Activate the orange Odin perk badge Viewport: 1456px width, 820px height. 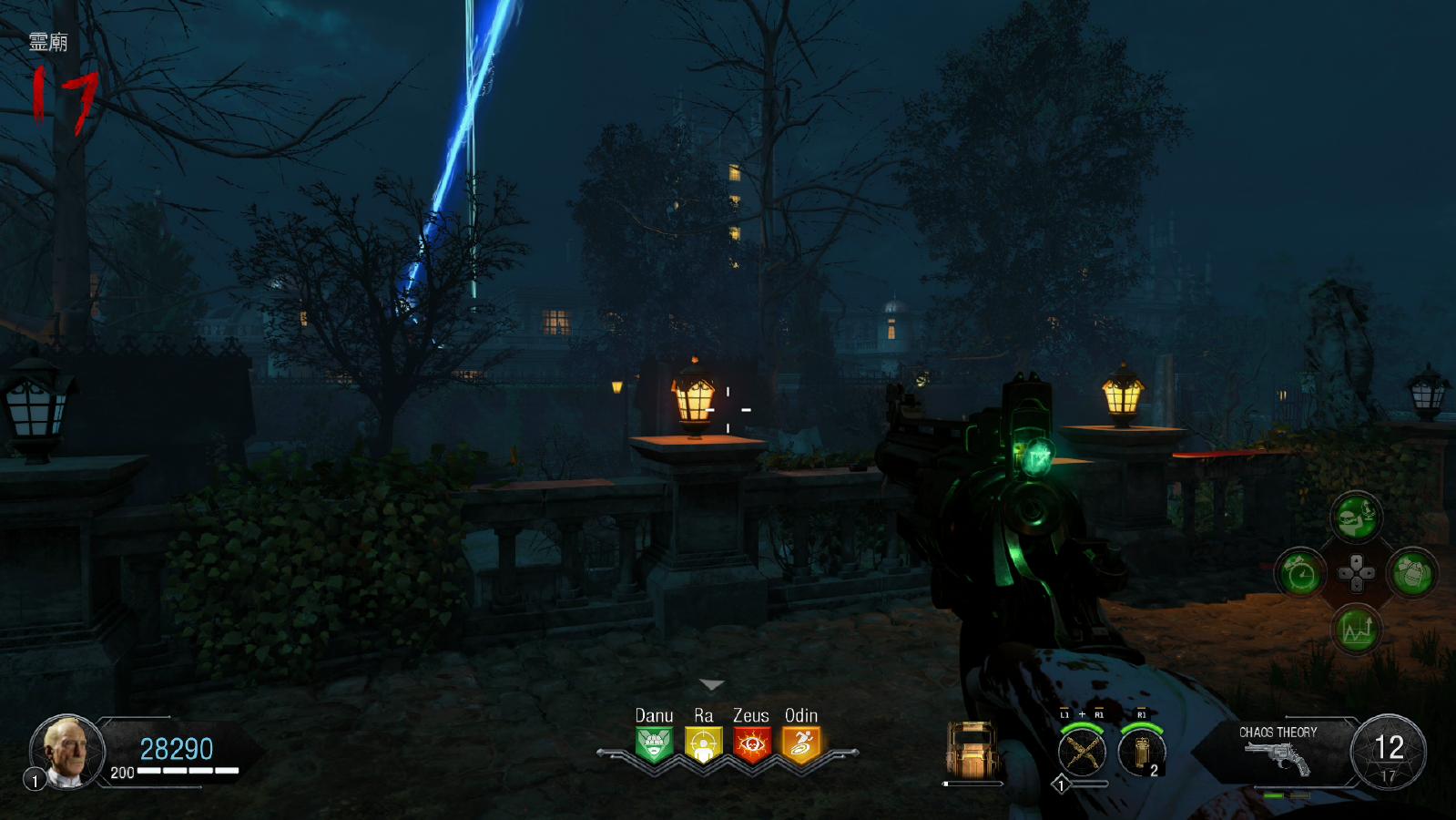(801, 745)
